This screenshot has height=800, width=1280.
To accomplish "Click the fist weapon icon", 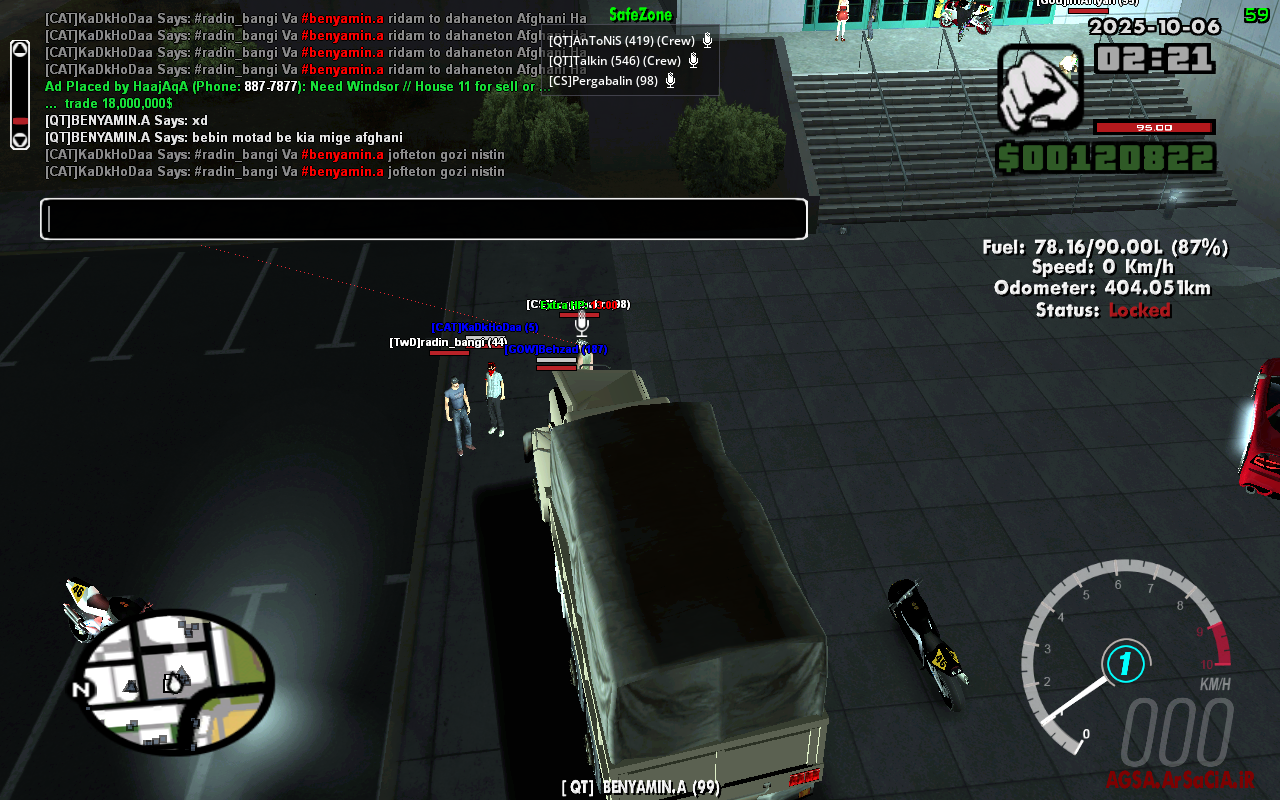I will [x=1040, y=88].
